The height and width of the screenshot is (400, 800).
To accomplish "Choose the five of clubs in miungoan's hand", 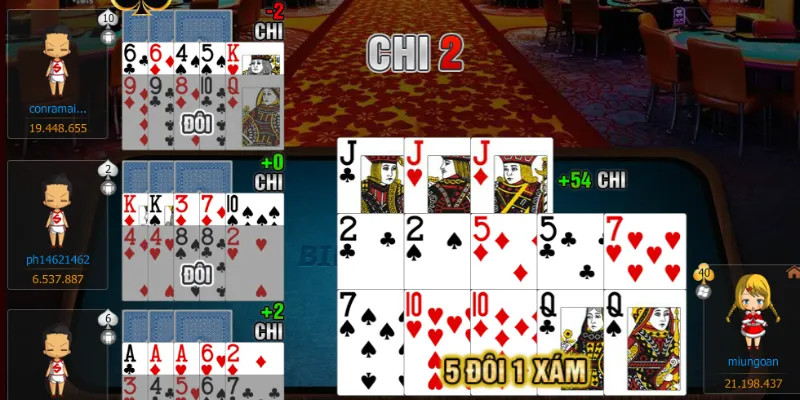I will [569, 250].
